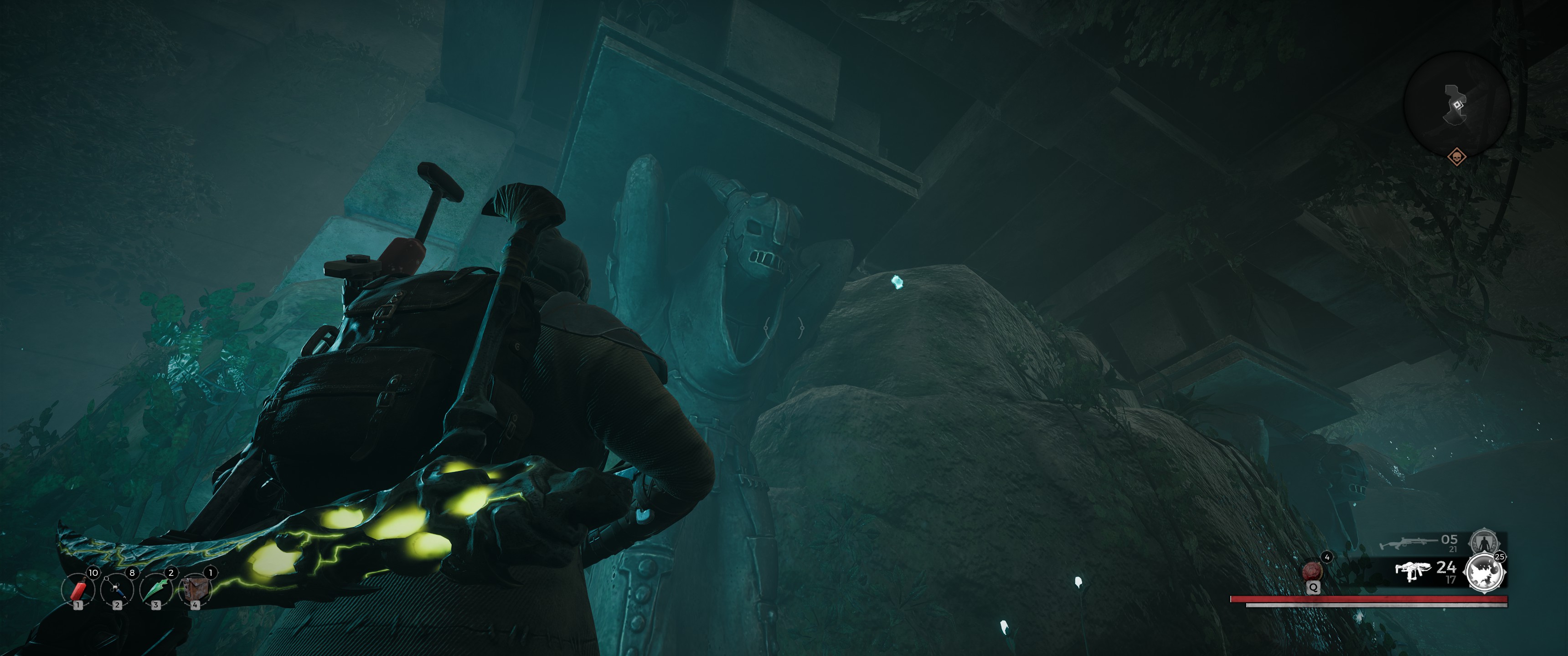Select the red bottle consumable slot
The image size is (1568, 656).
pos(78,589)
